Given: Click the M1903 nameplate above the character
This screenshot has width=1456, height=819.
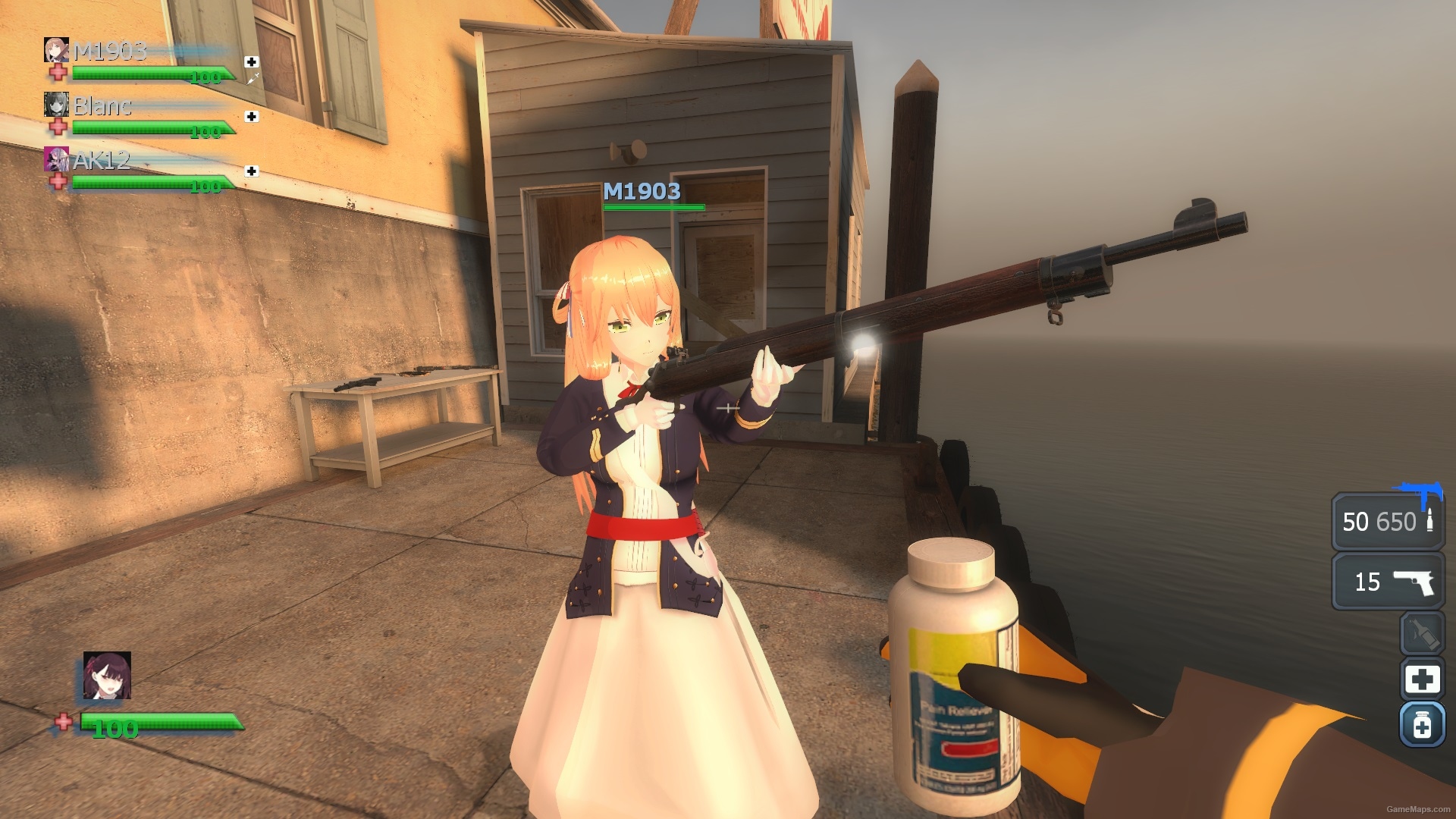Looking at the screenshot, I should (641, 193).
